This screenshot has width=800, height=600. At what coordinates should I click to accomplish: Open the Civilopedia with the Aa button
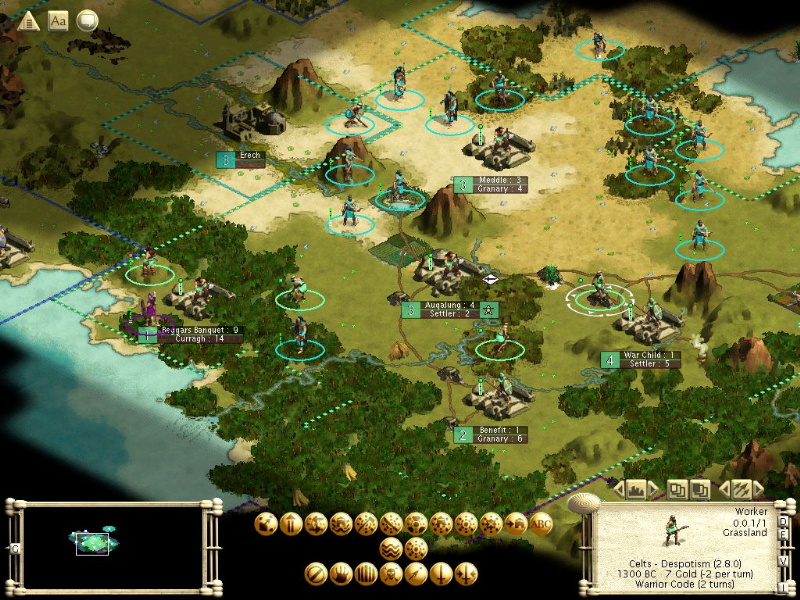tap(58, 21)
